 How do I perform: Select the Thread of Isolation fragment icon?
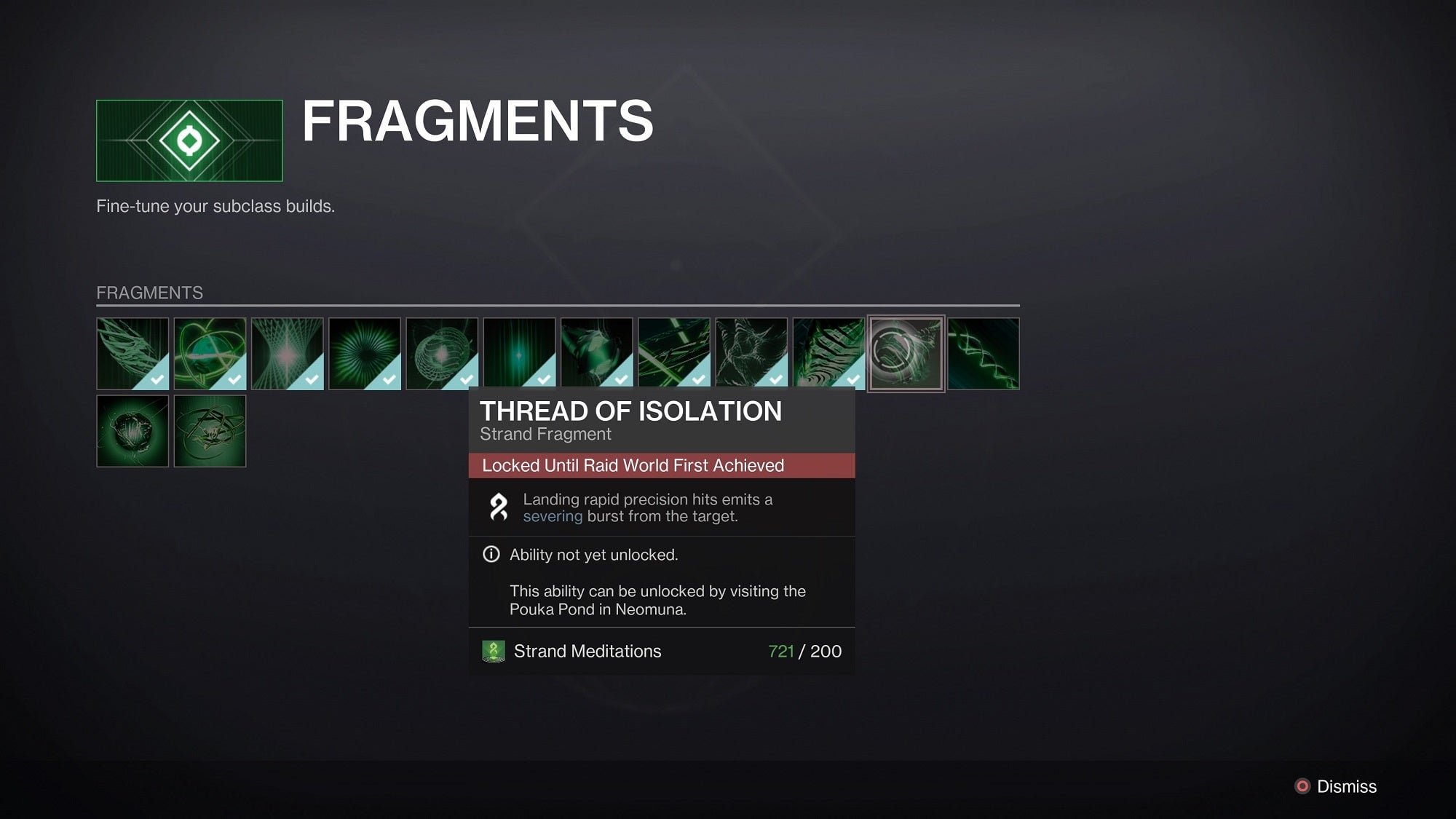906,354
